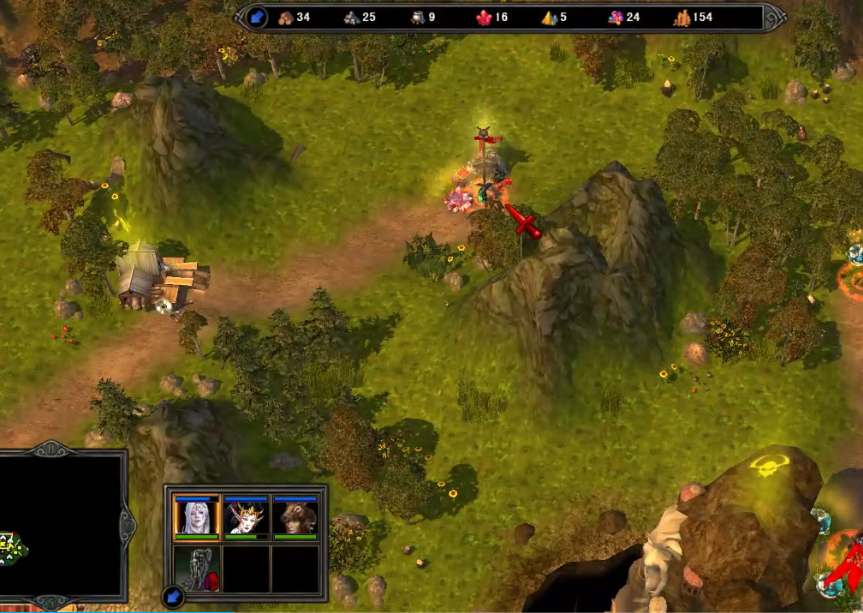Select the white-haired hero portrait

pyautogui.click(x=196, y=517)
